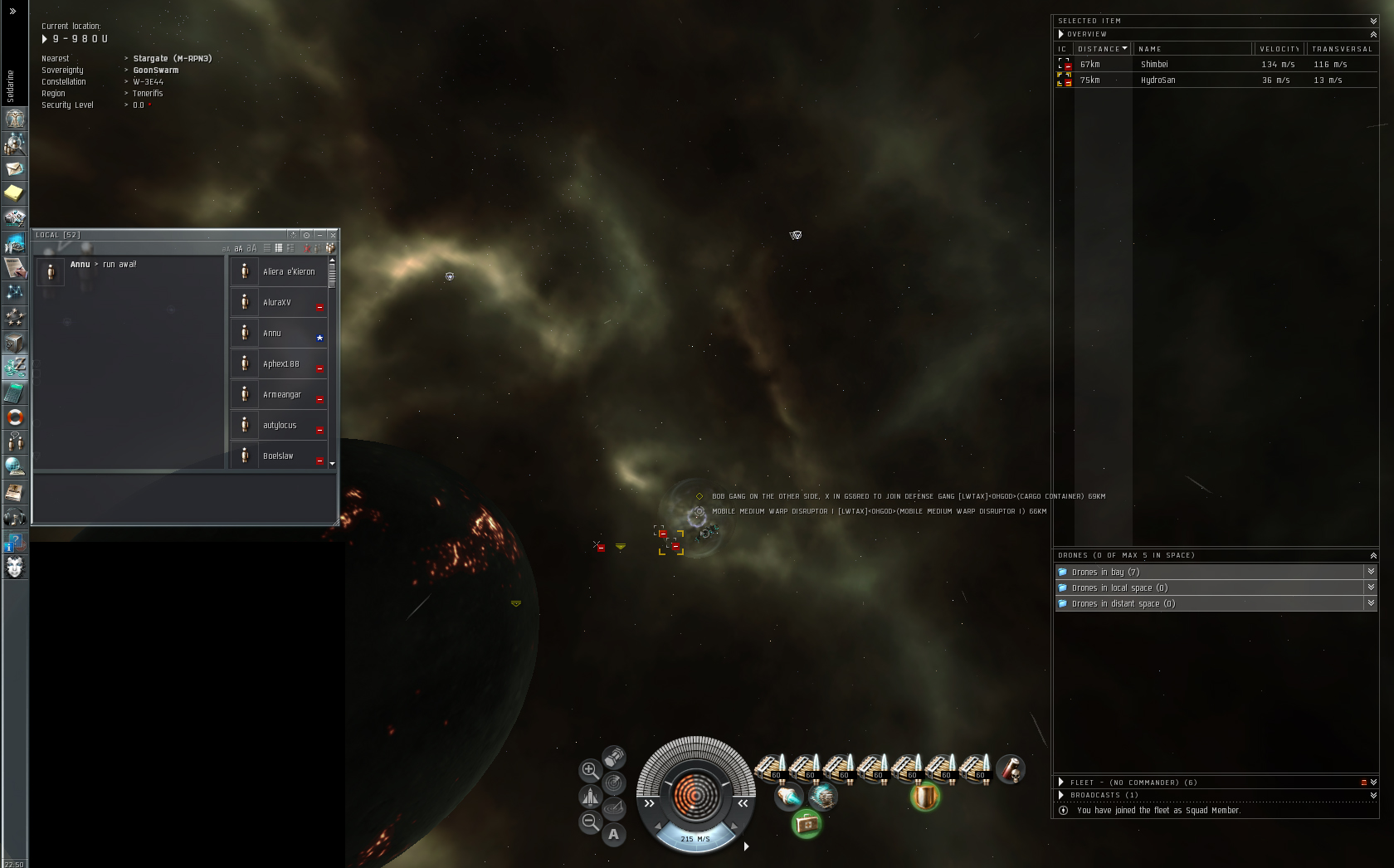This screenshot has width=1394, height=868.
Task: Activate the medical kit repair module
Action: click(806, 824)
